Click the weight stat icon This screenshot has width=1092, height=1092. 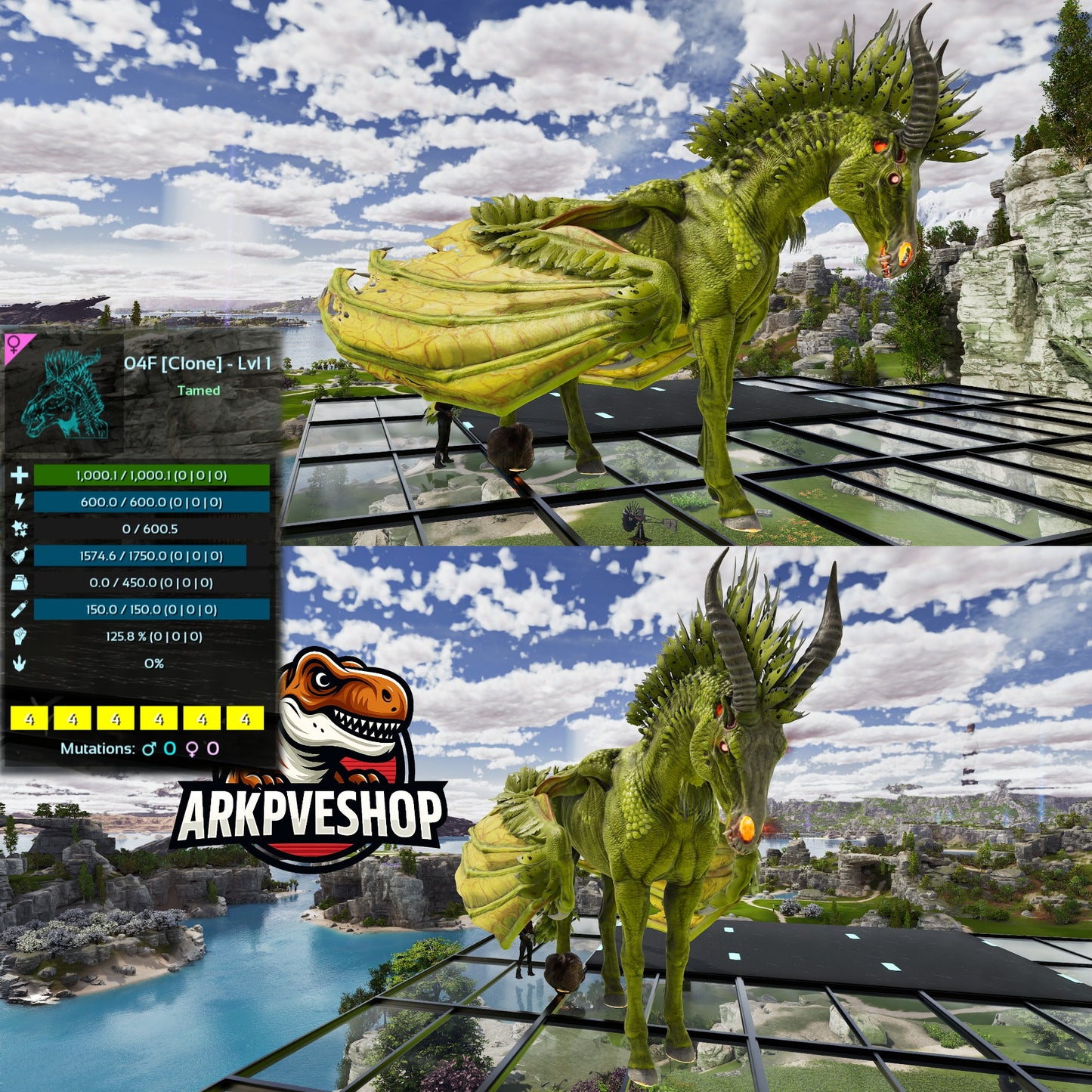(20, 583)
